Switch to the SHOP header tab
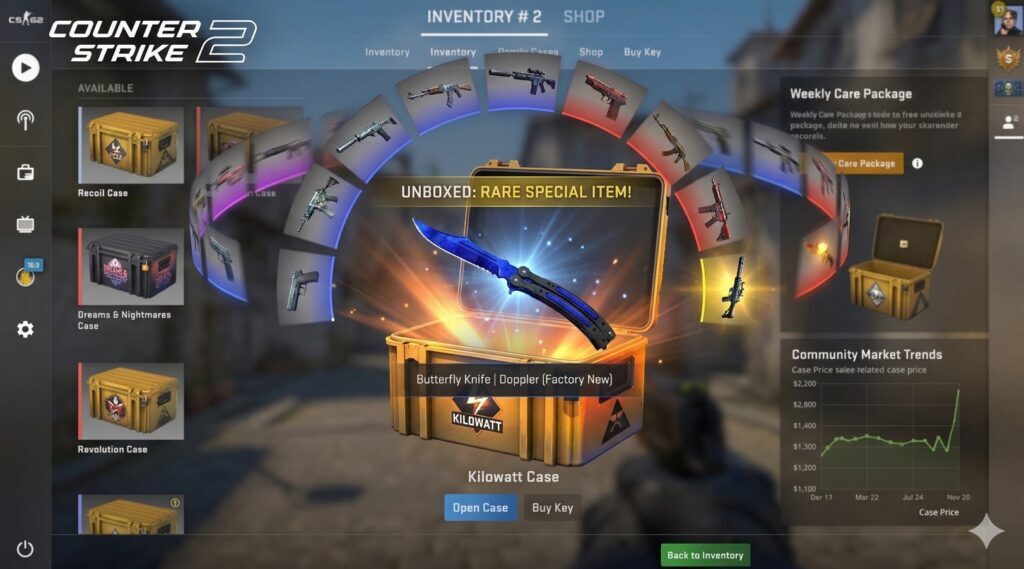Viewport: 1024px width, 569px height. [584, 17]
